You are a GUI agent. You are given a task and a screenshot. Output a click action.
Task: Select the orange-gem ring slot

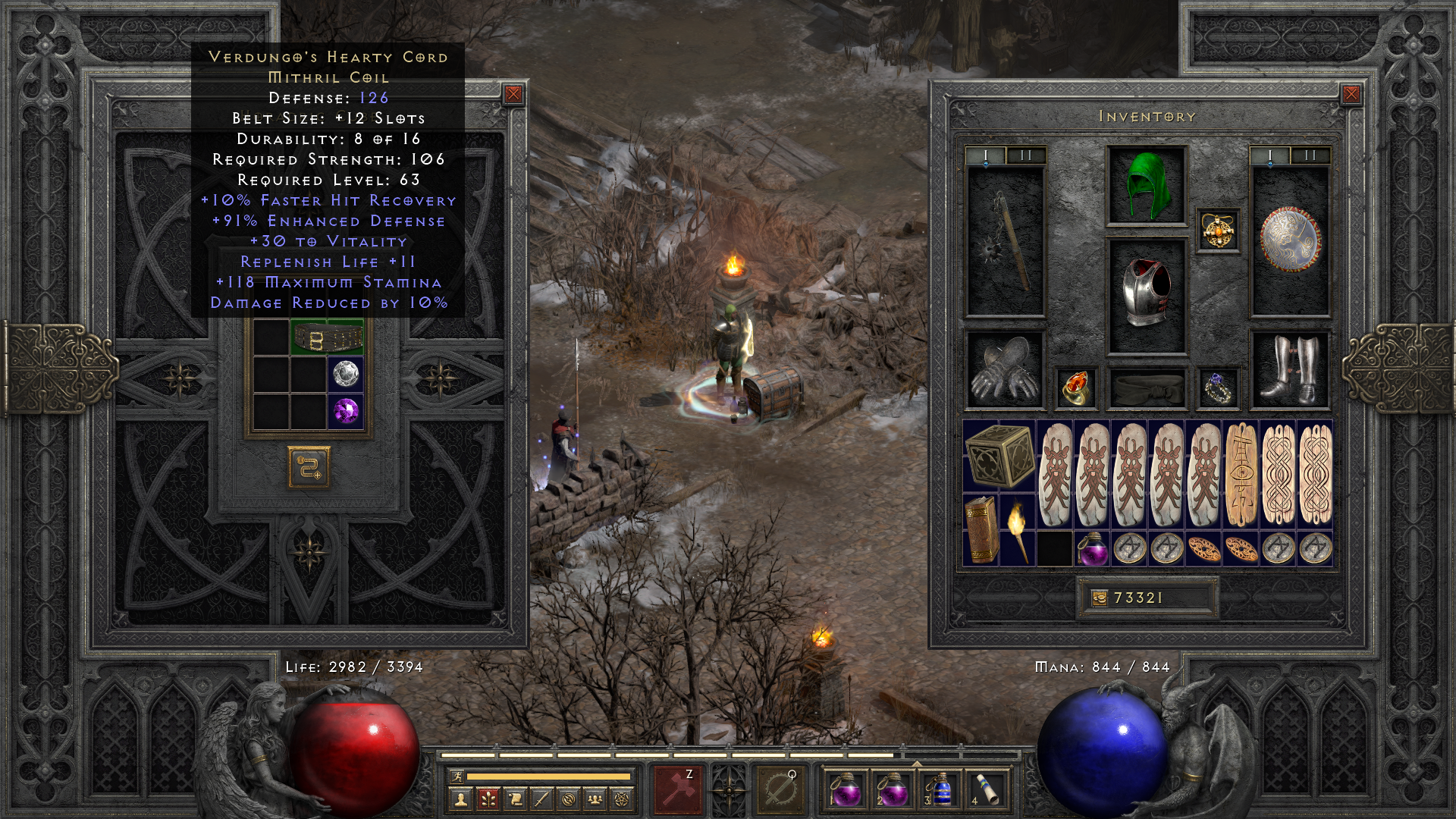pyautogui.click(x=1075, y=388)
